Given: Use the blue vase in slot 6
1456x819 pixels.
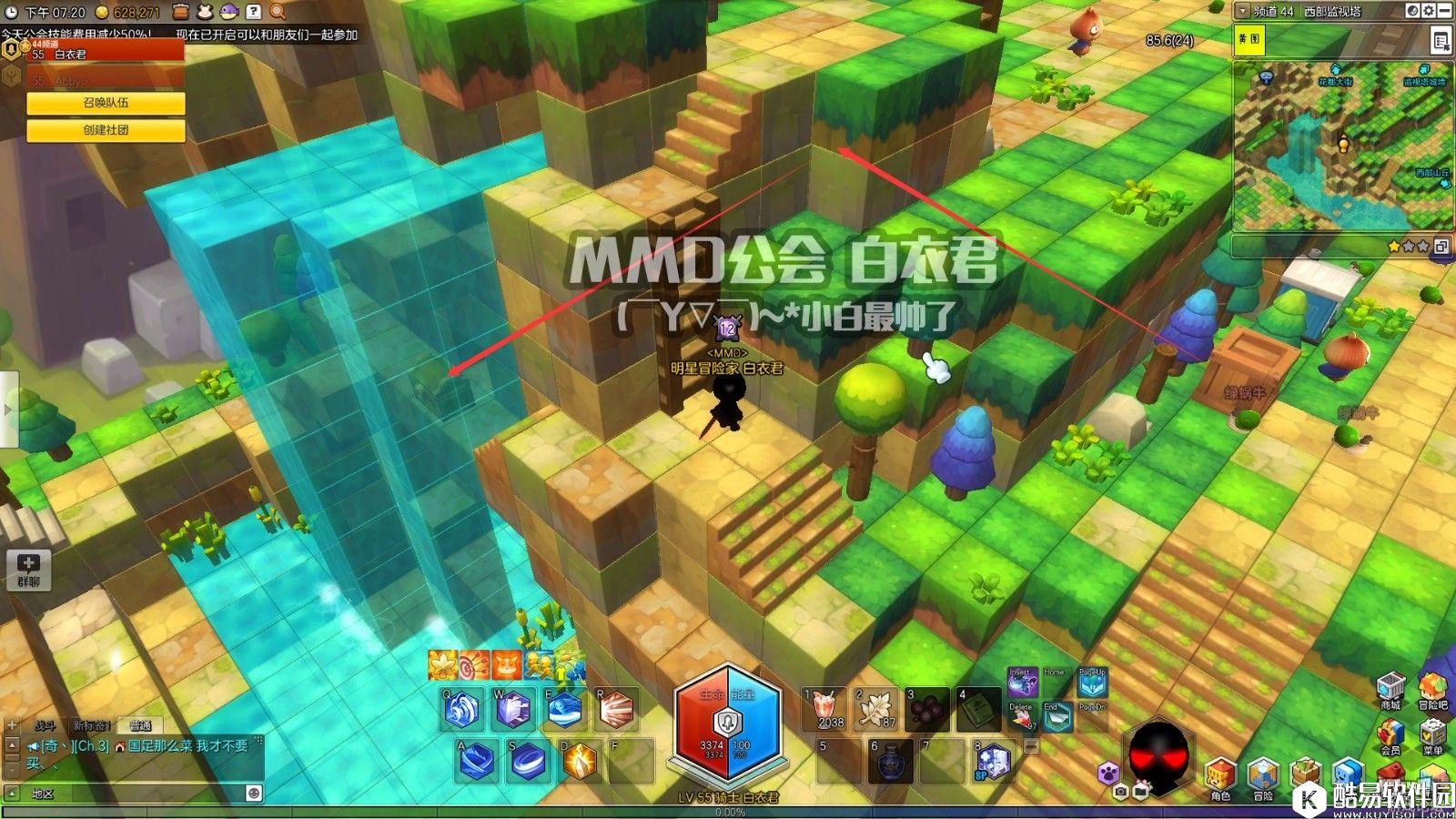Looking at the screenshot, I should 890,762.
